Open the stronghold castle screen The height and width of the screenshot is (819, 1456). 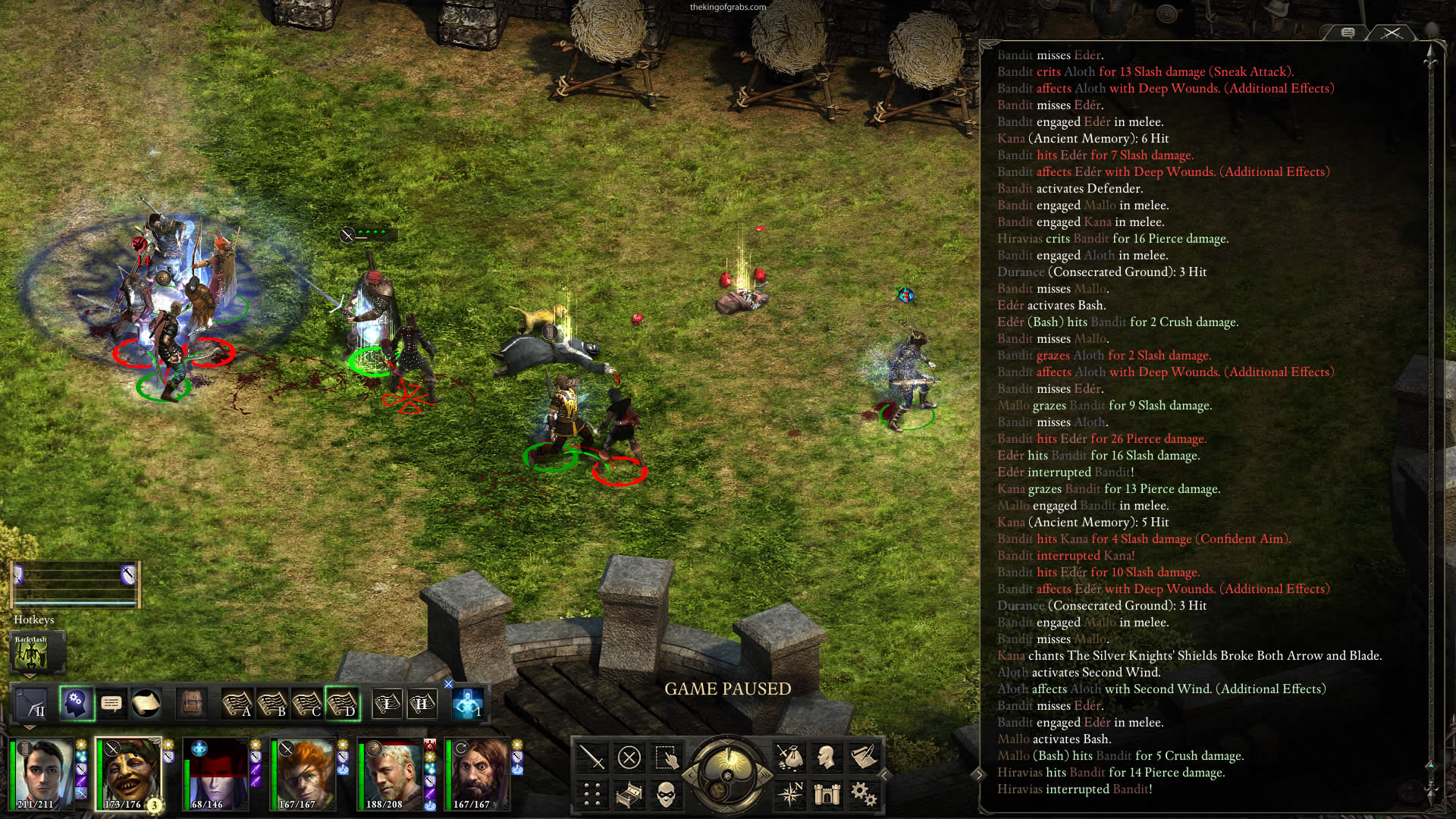point(827,794)
